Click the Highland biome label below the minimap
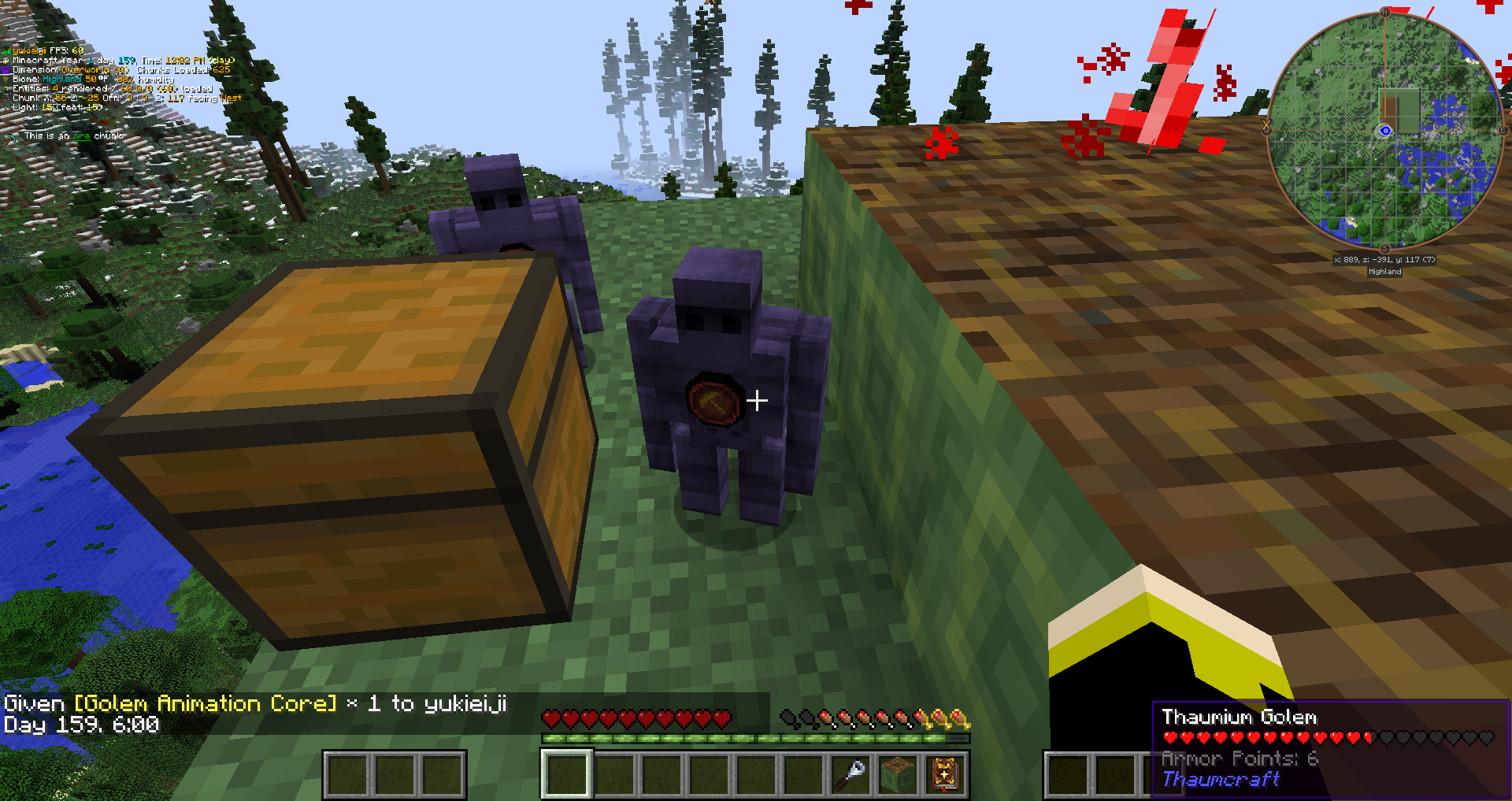The height and width of the screenshot is (801, 1512). click(1386, 271)
